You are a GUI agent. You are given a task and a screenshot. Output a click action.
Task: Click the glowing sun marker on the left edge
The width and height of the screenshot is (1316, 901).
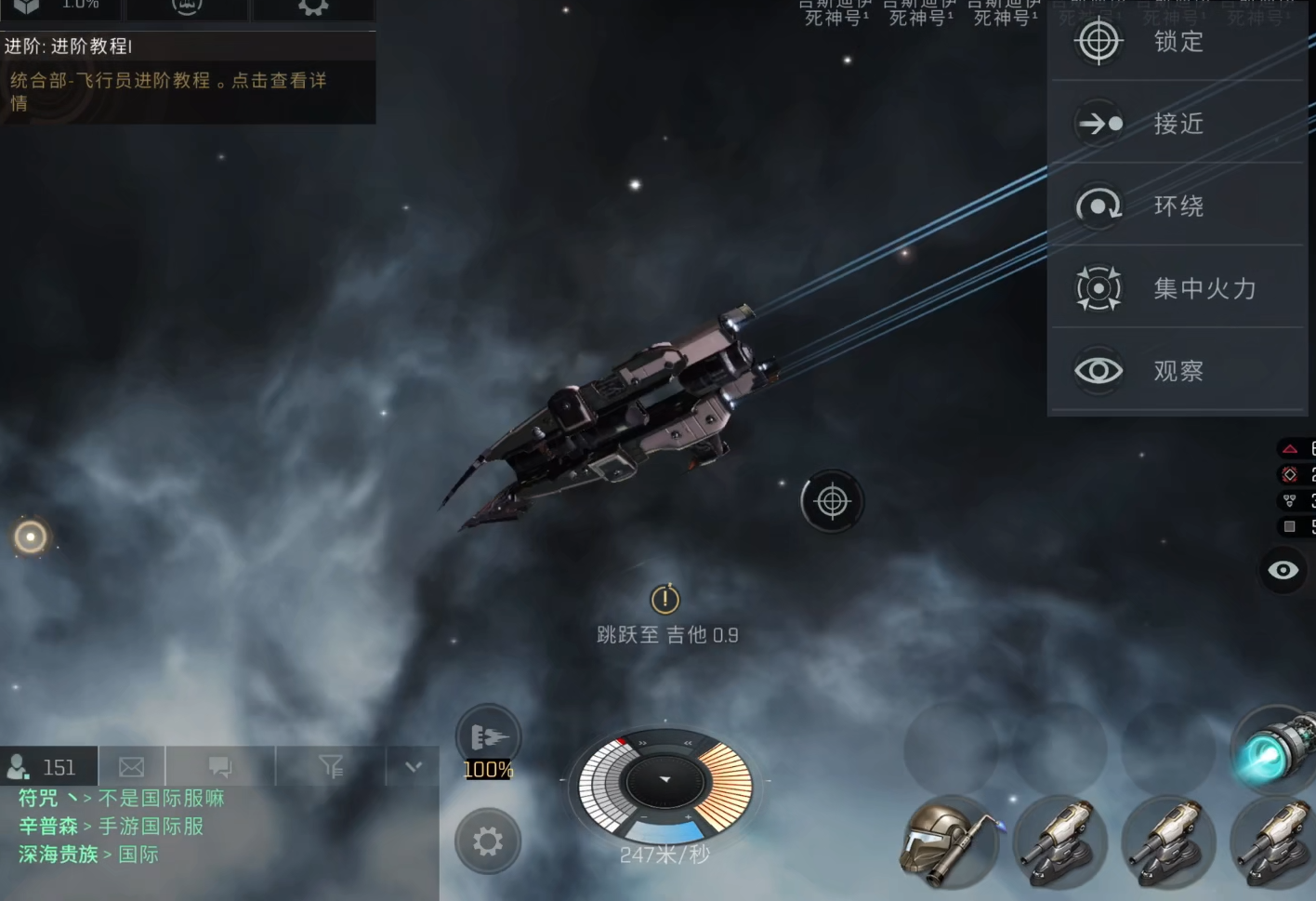[31, 537]
